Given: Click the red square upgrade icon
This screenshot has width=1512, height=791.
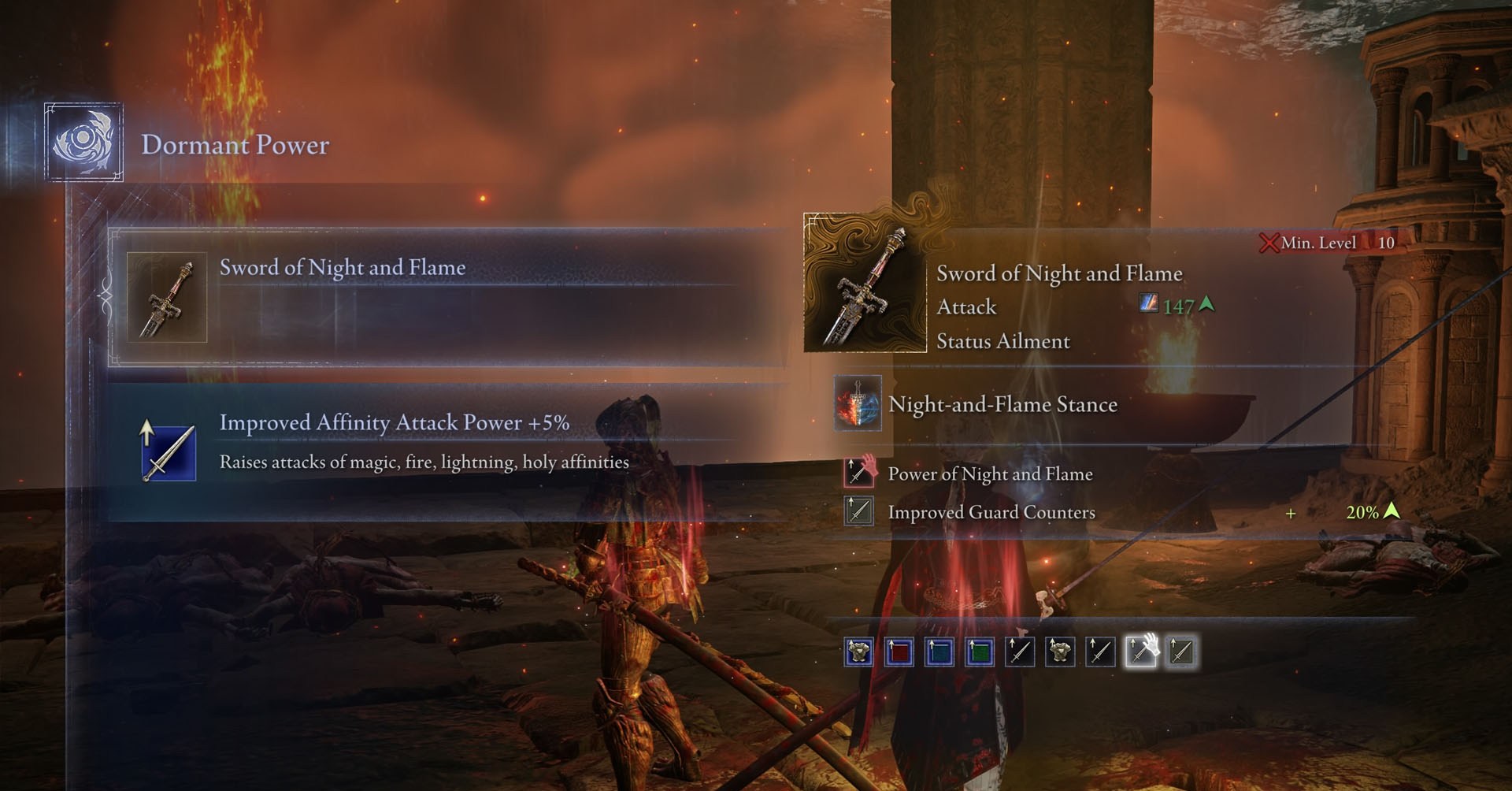Looking at the screenshot, I should tap(898, 652).
